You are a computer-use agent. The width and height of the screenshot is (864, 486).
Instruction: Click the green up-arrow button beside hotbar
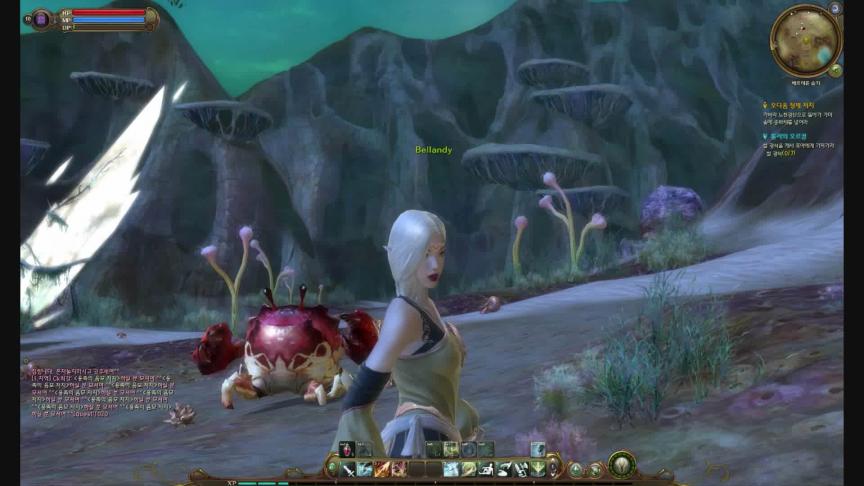point(576,469)
